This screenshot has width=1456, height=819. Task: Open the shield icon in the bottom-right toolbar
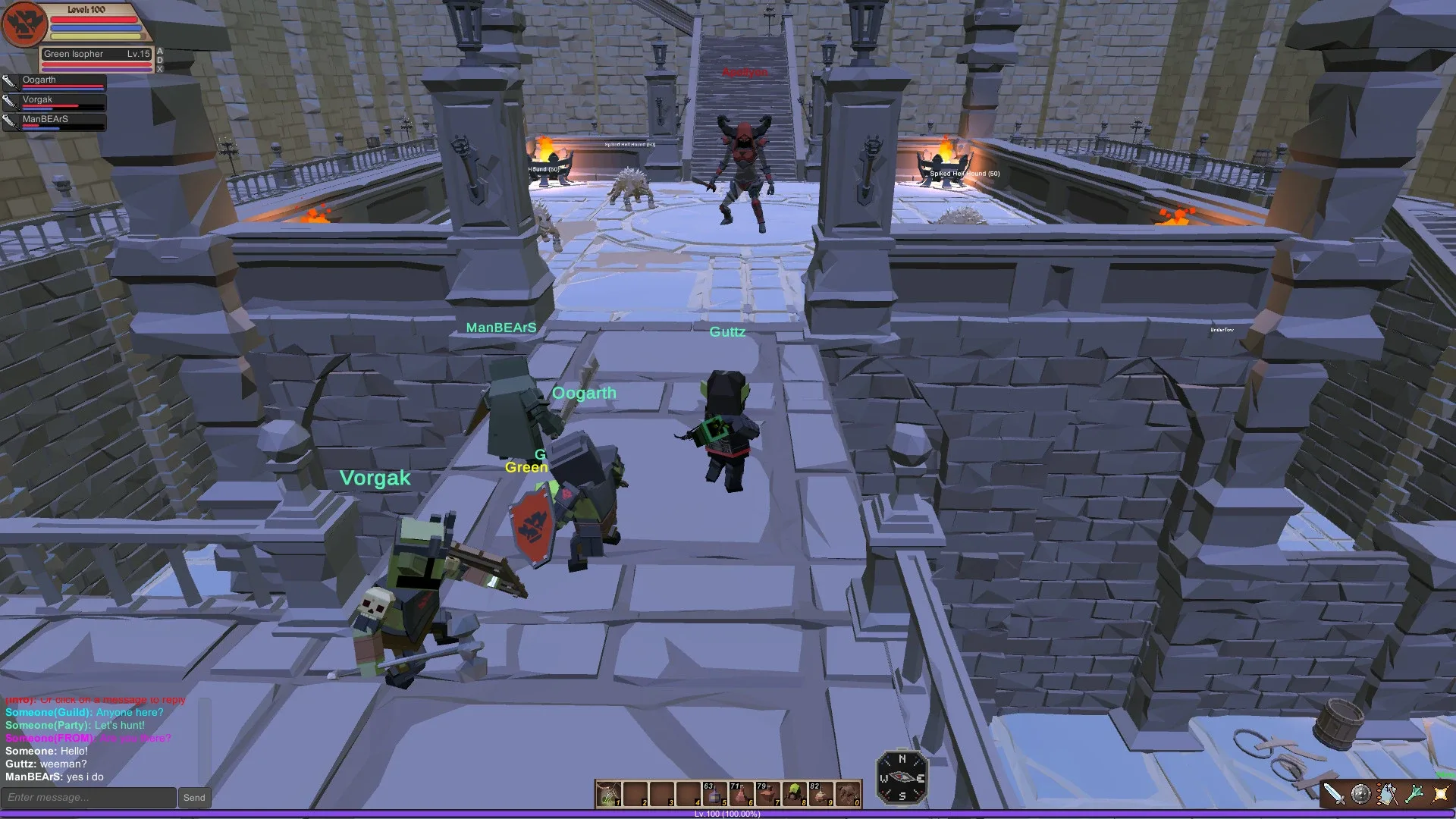point(1360,792)
